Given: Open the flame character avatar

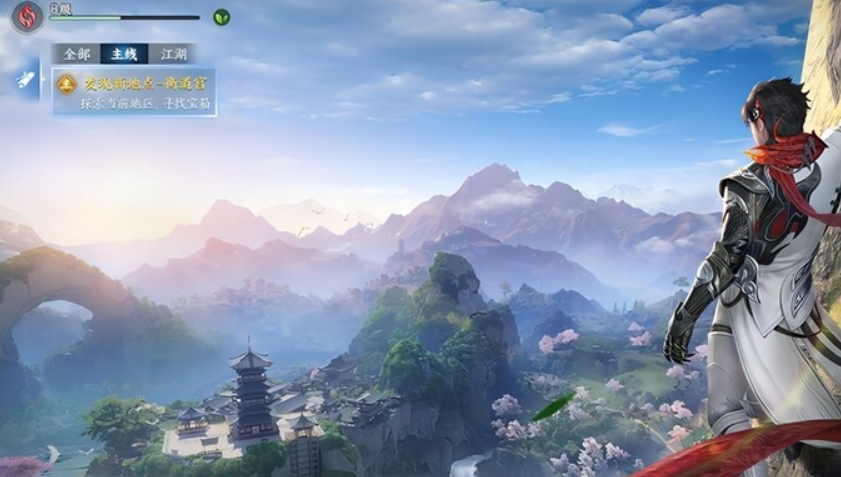Looking at the screenshot, I should [x=27, y=16].
